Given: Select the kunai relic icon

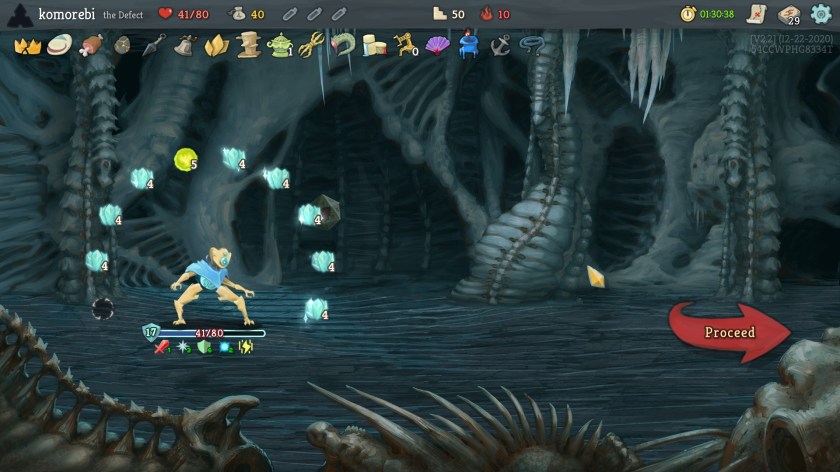Looking at the screenshot, I should pos(153,46).
